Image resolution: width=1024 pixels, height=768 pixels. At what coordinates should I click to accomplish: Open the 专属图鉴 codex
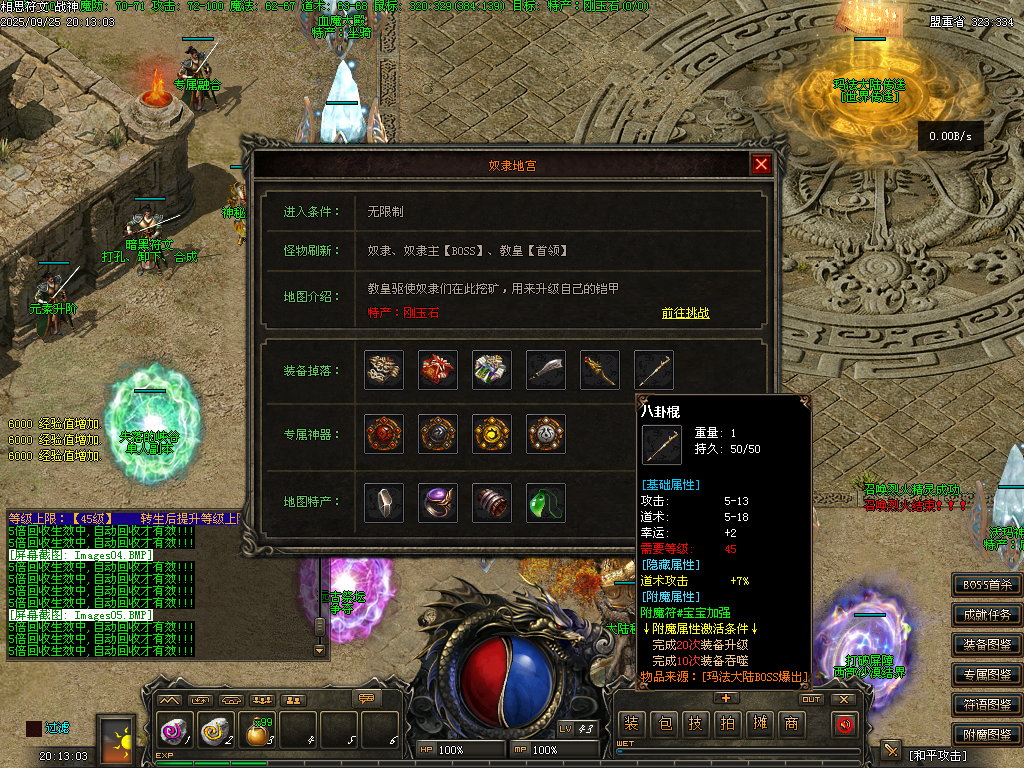[987, 675]
